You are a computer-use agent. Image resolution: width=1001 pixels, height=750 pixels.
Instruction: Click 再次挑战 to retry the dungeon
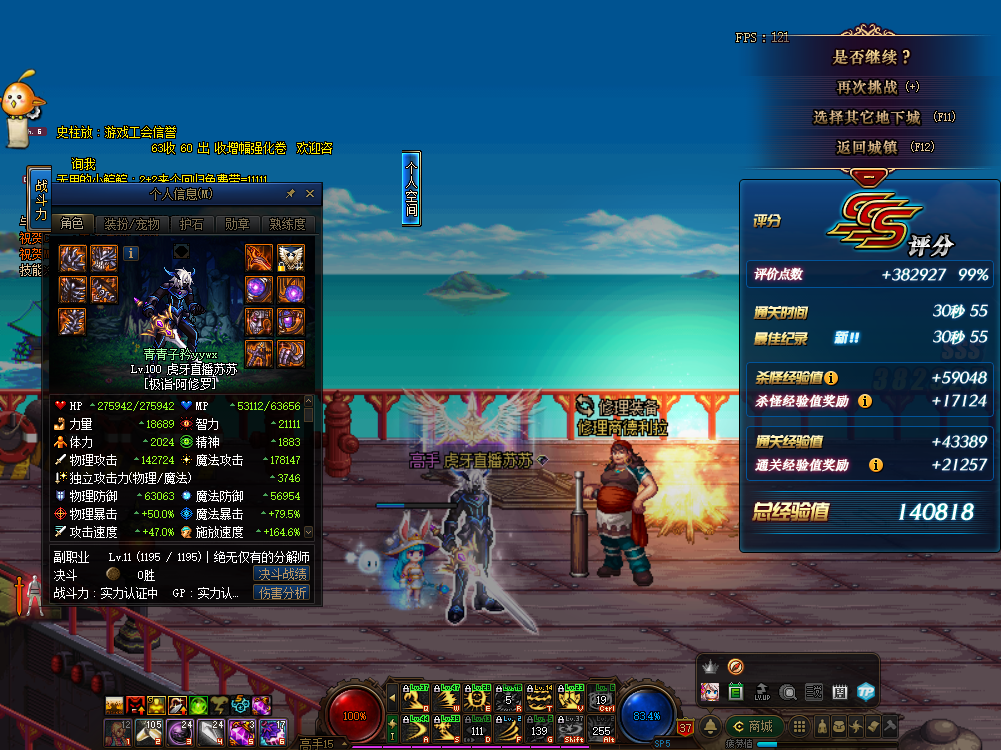coord(877,87)
